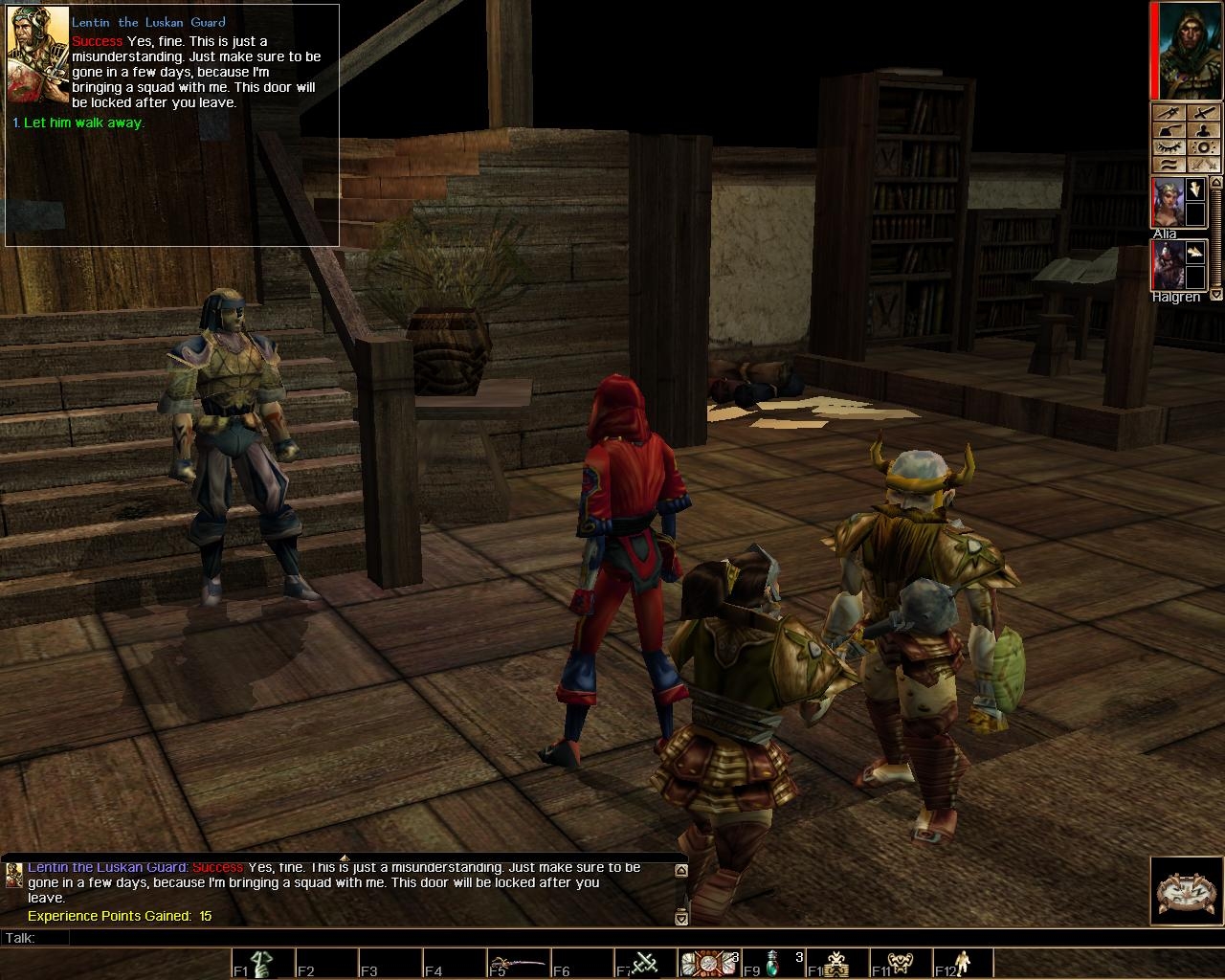Screen dimensions: 1225x980
Task: Select companion Halgren's portrait
Action: [x=1167, y=265]
